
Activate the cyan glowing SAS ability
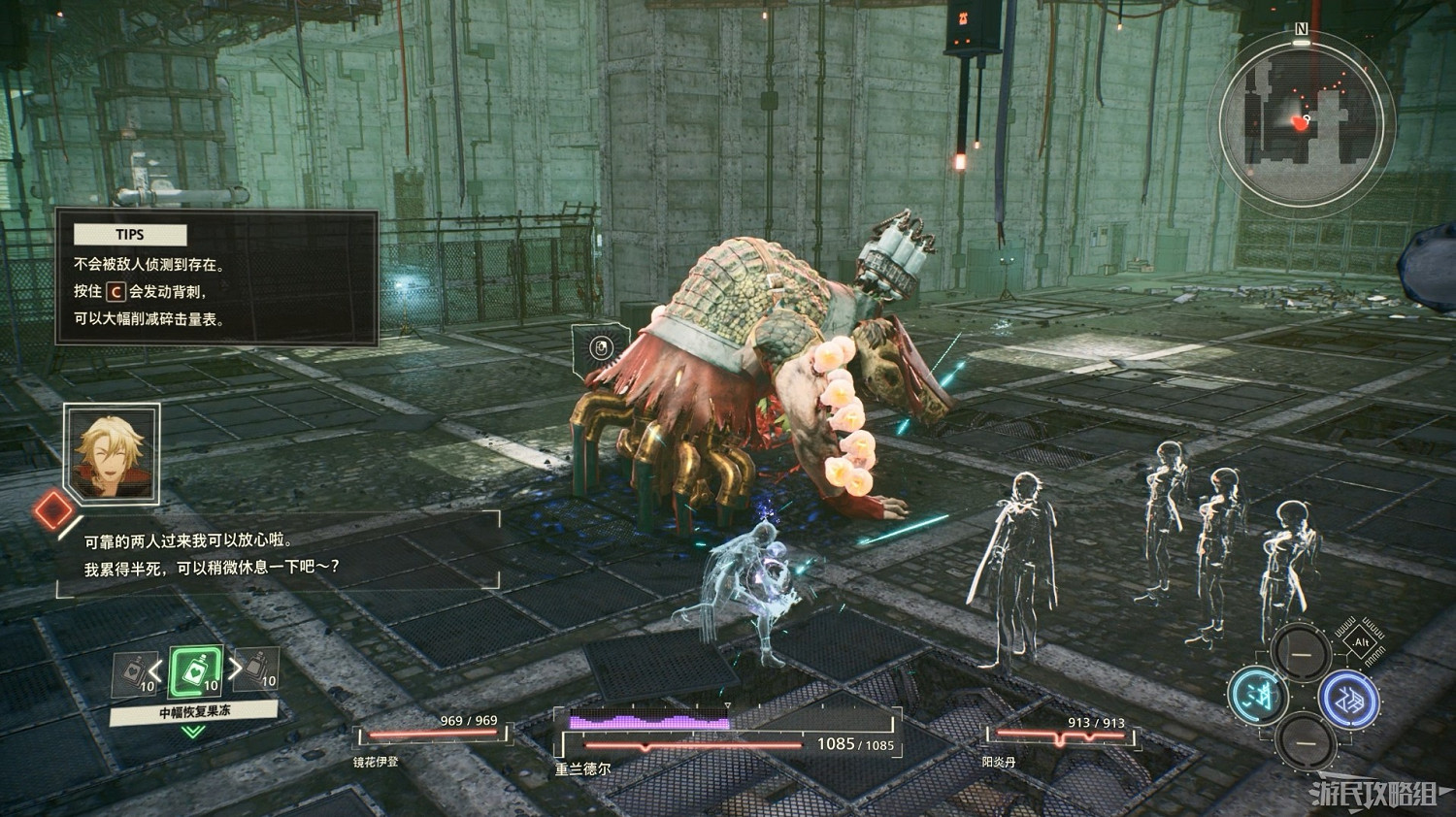click(x=1257, y=695)
